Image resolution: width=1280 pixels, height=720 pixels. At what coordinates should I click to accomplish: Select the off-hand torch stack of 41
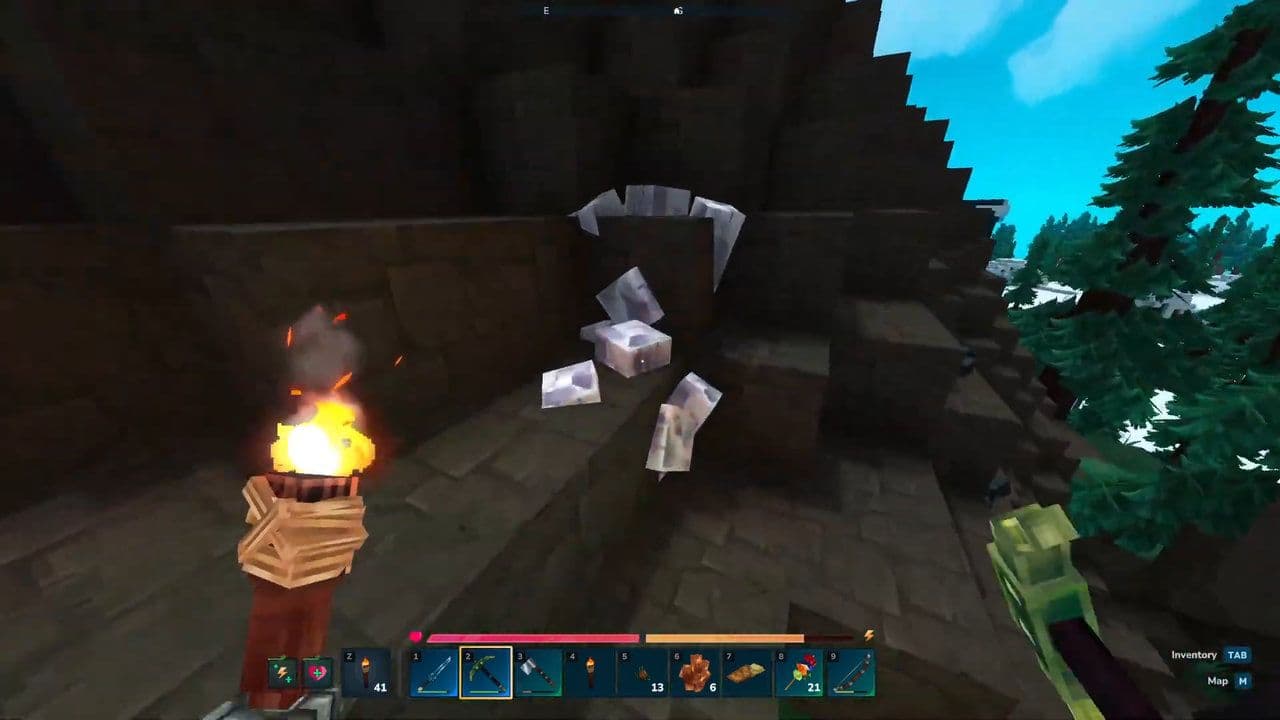click(367, 673)
